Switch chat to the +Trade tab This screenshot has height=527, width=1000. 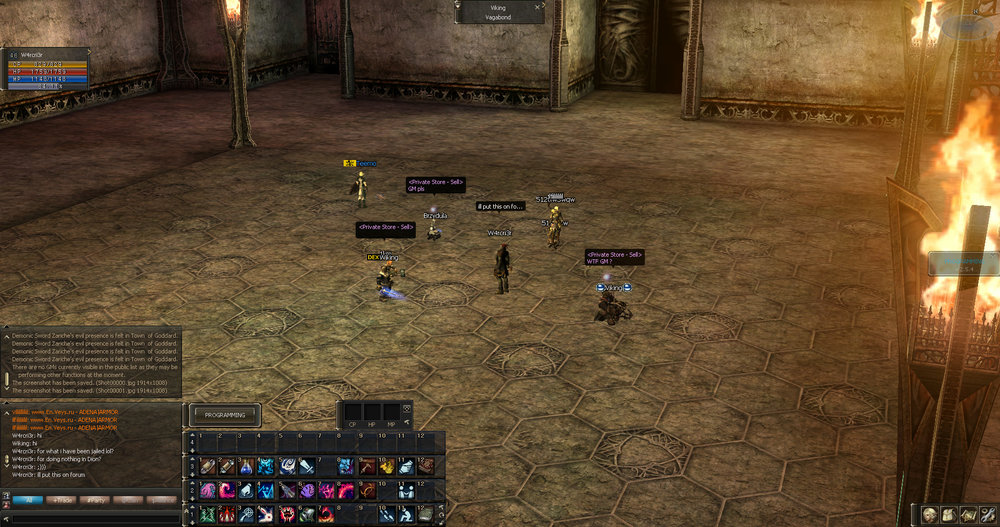63,499
